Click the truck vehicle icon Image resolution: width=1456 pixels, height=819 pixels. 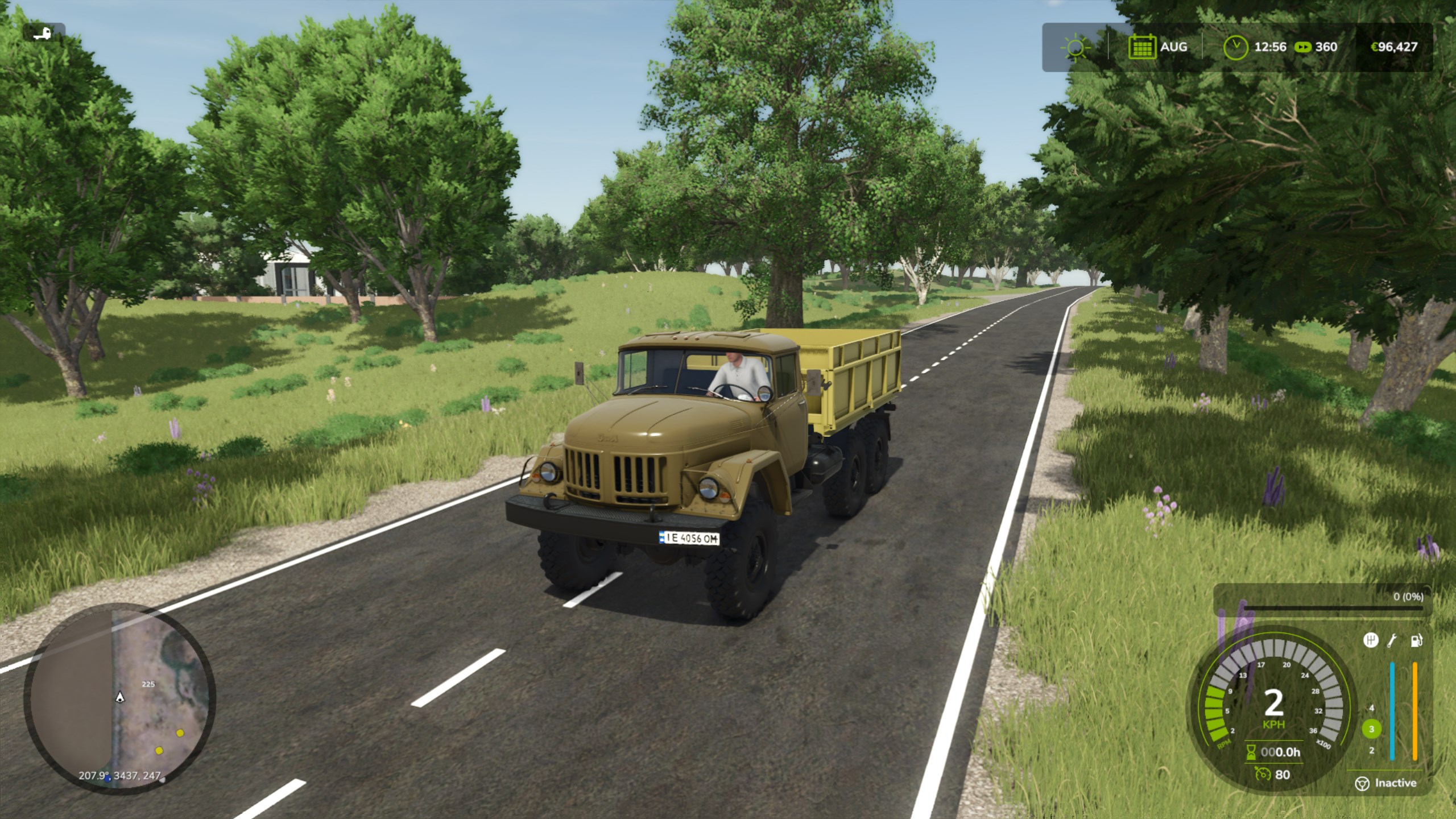[x=43, y=33]
